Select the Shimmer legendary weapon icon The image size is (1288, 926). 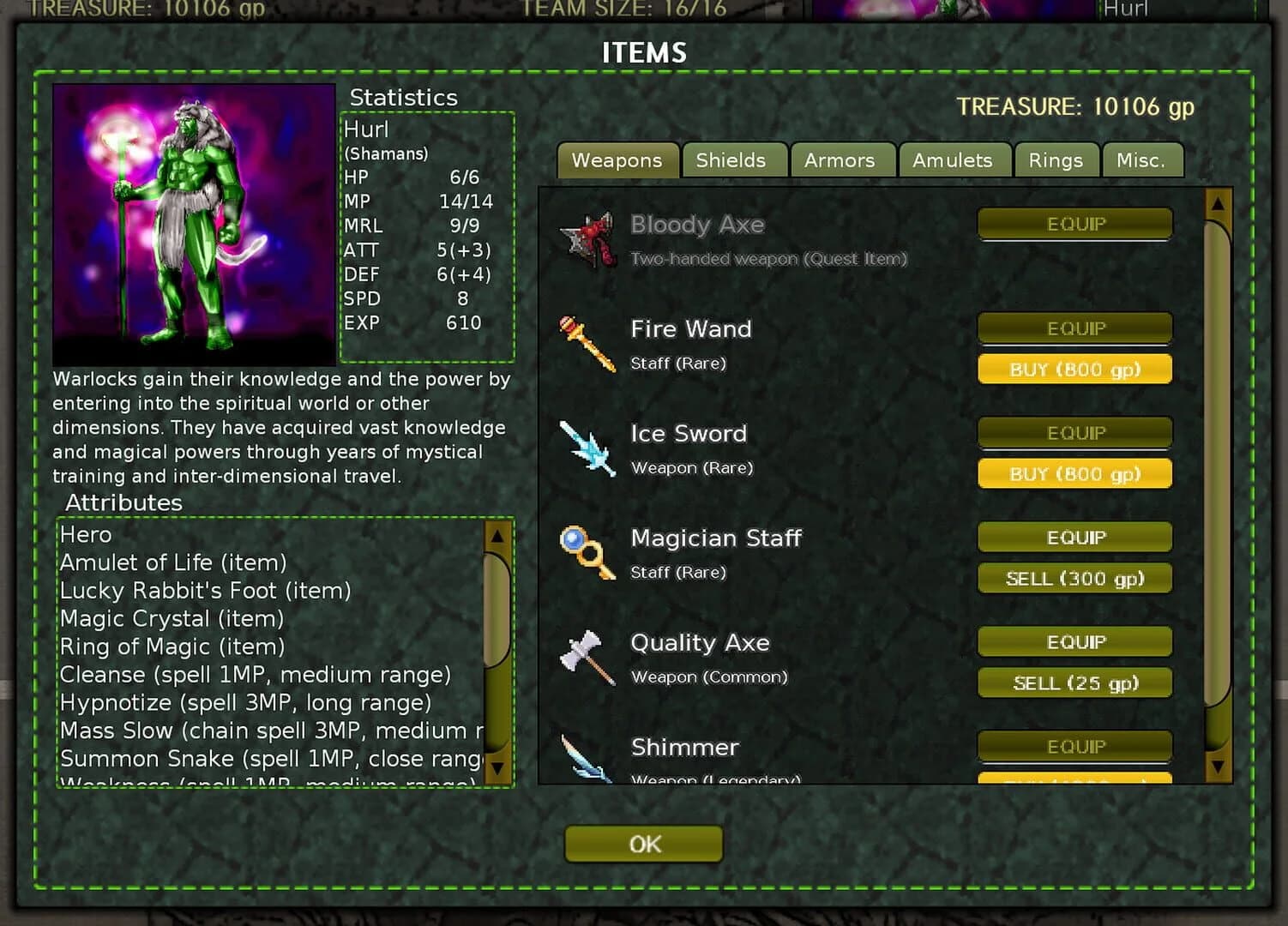pyautogui.click(x=587, y=759)
